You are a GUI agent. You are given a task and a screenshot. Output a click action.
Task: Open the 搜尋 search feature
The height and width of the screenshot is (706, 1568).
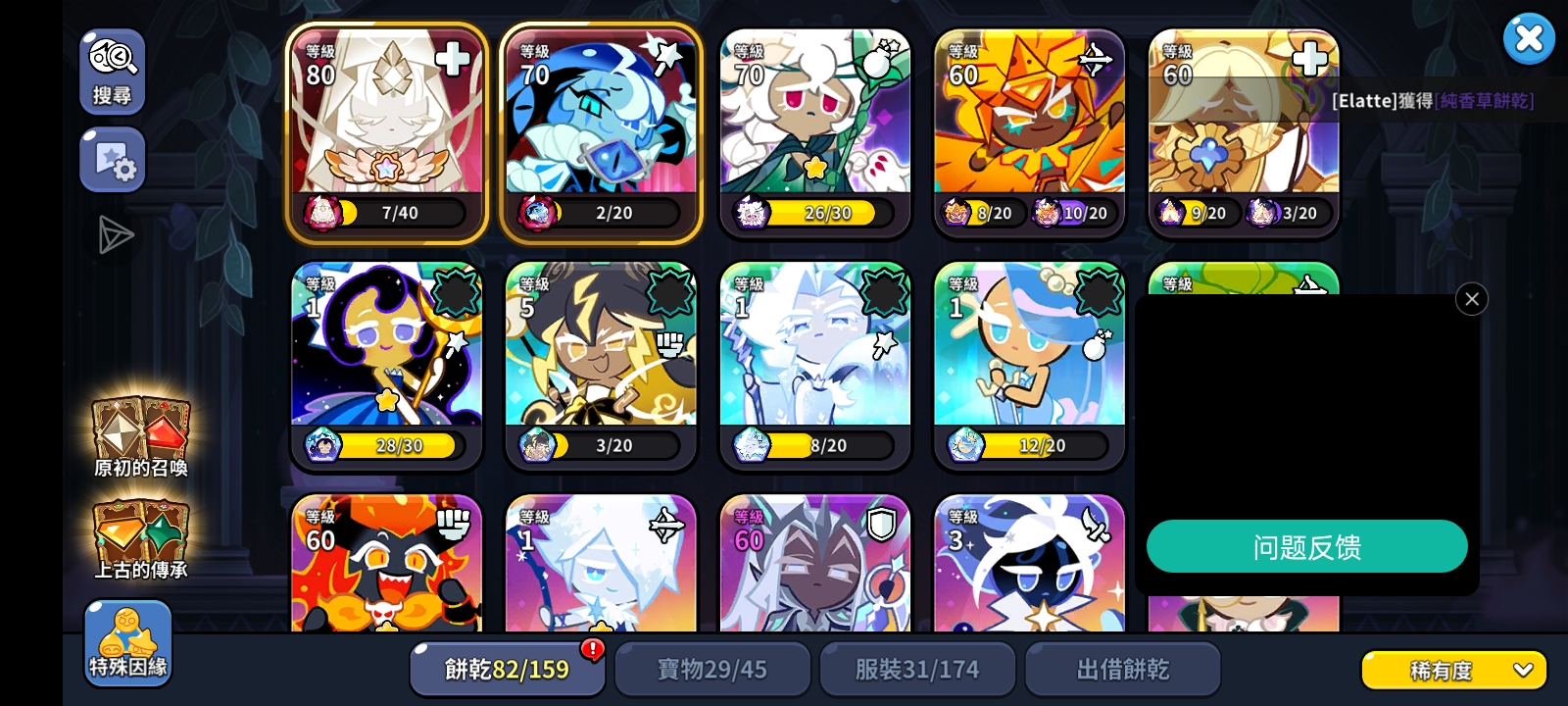(x=112, y=72)
